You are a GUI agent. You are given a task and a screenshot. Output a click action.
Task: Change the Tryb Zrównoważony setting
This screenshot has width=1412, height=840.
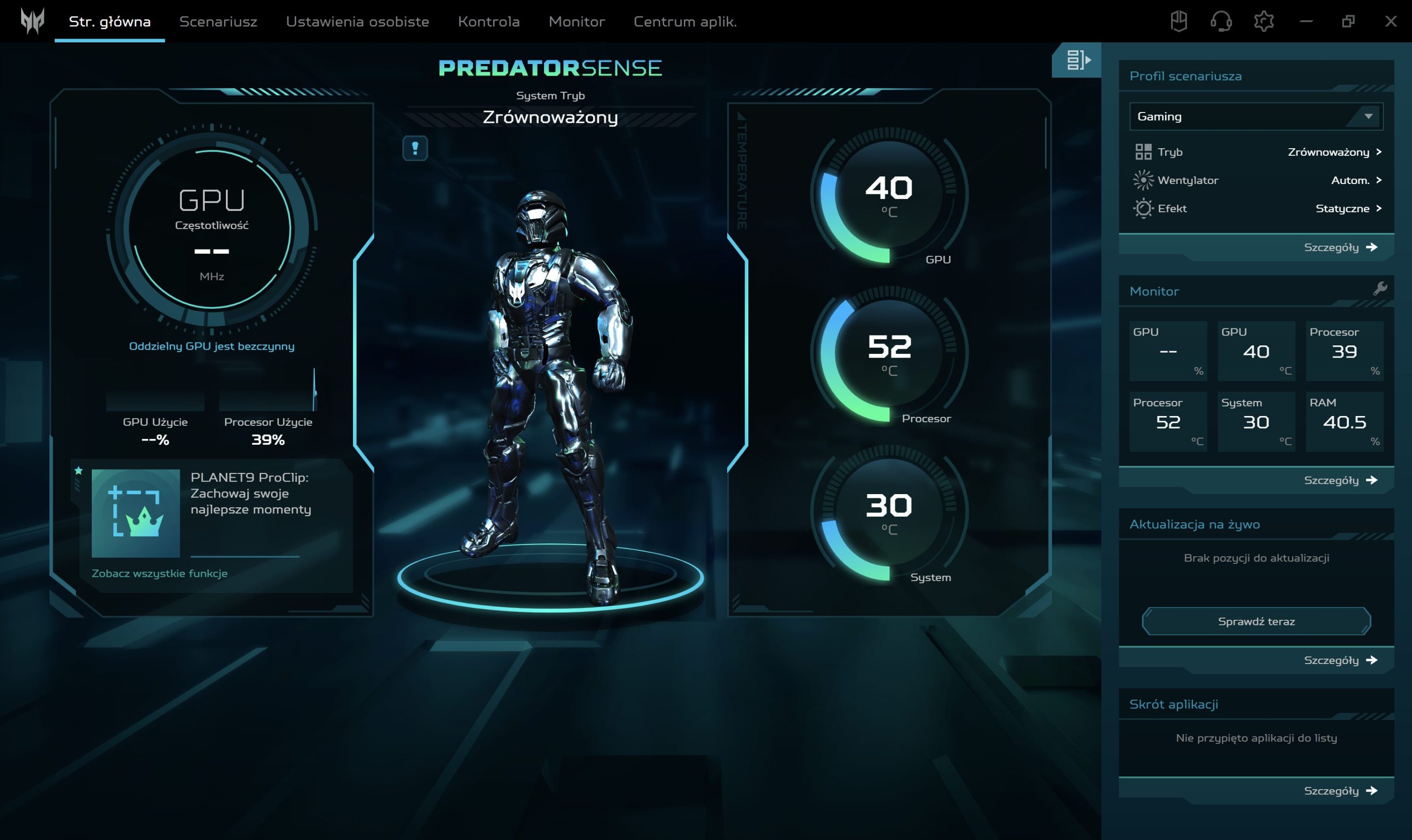pos(1334,152)
